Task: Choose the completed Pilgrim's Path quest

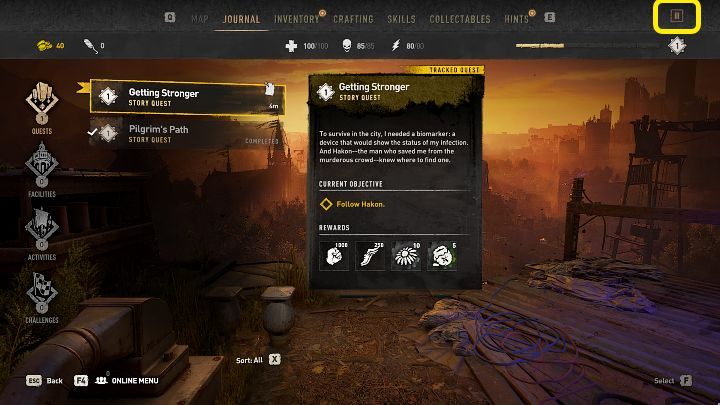Action: coord(188,133)
